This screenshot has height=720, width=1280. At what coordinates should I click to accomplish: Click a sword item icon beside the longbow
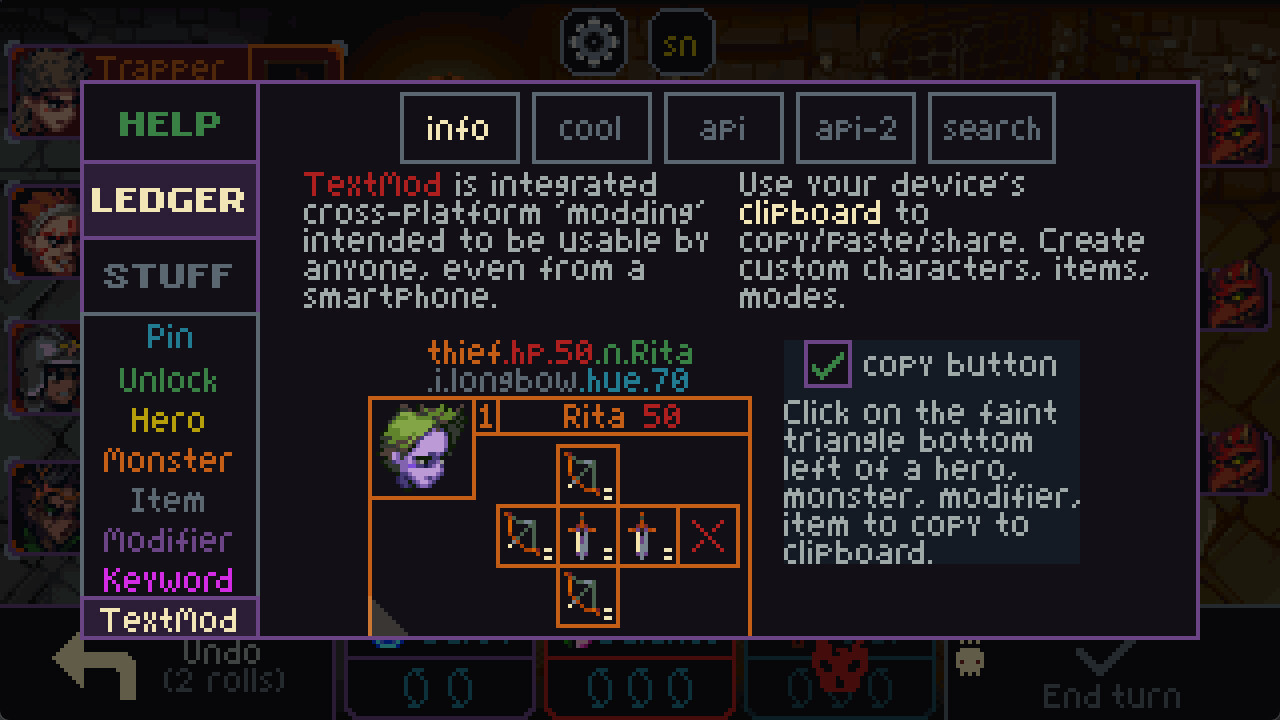click(586, 536)
